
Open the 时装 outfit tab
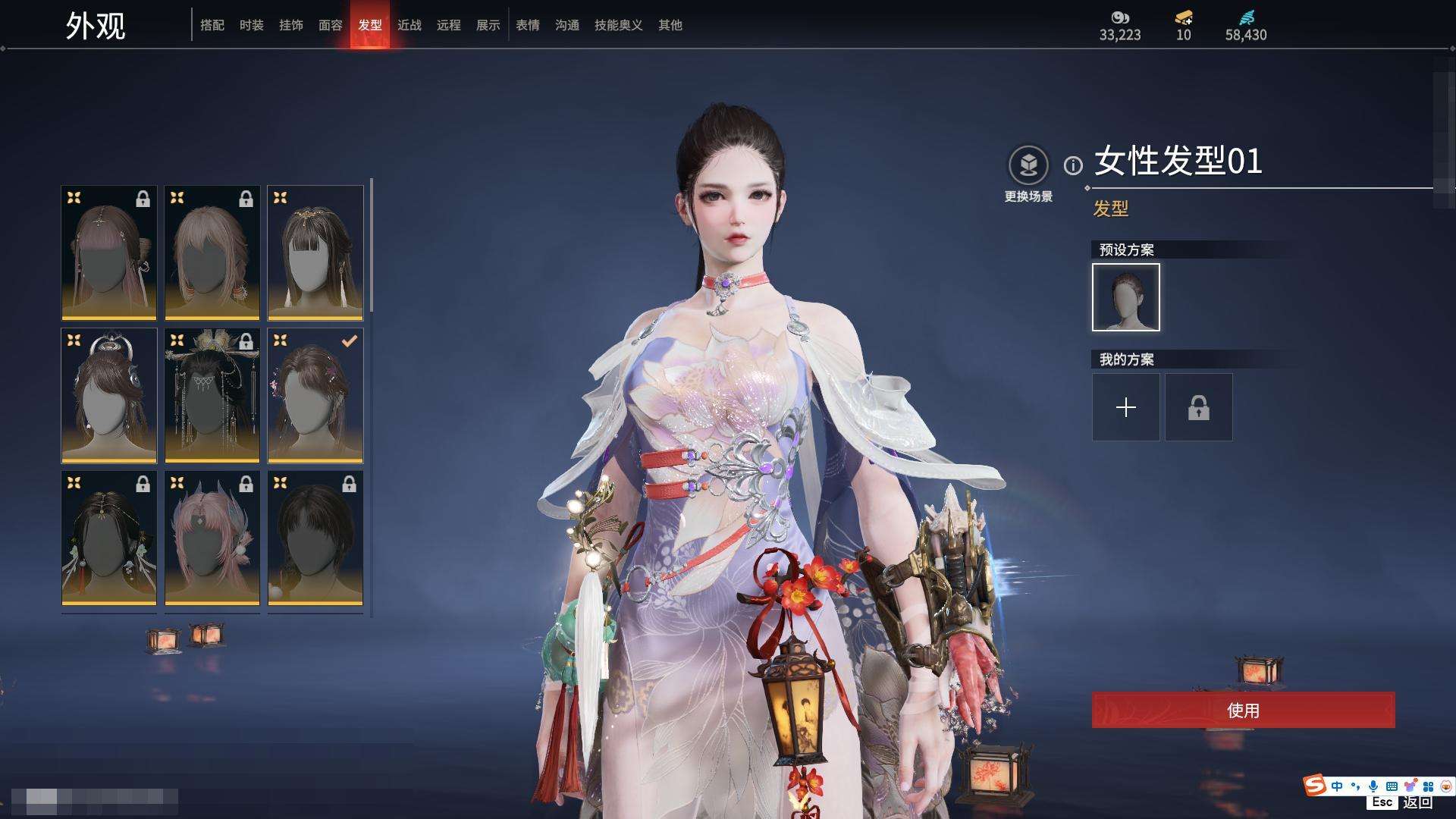pyautogui.click(x=251, y=25)
